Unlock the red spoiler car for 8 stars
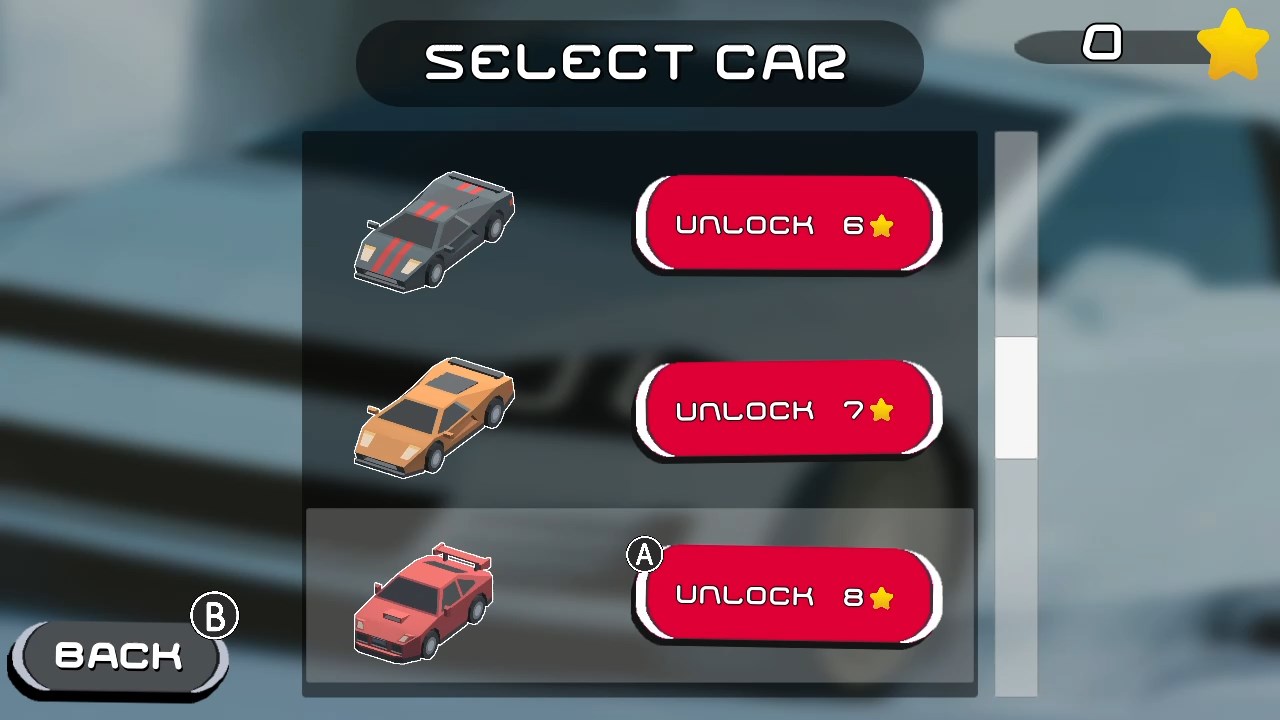The height and width of the screenshot is (720, 1280). [x=788, y=596]
